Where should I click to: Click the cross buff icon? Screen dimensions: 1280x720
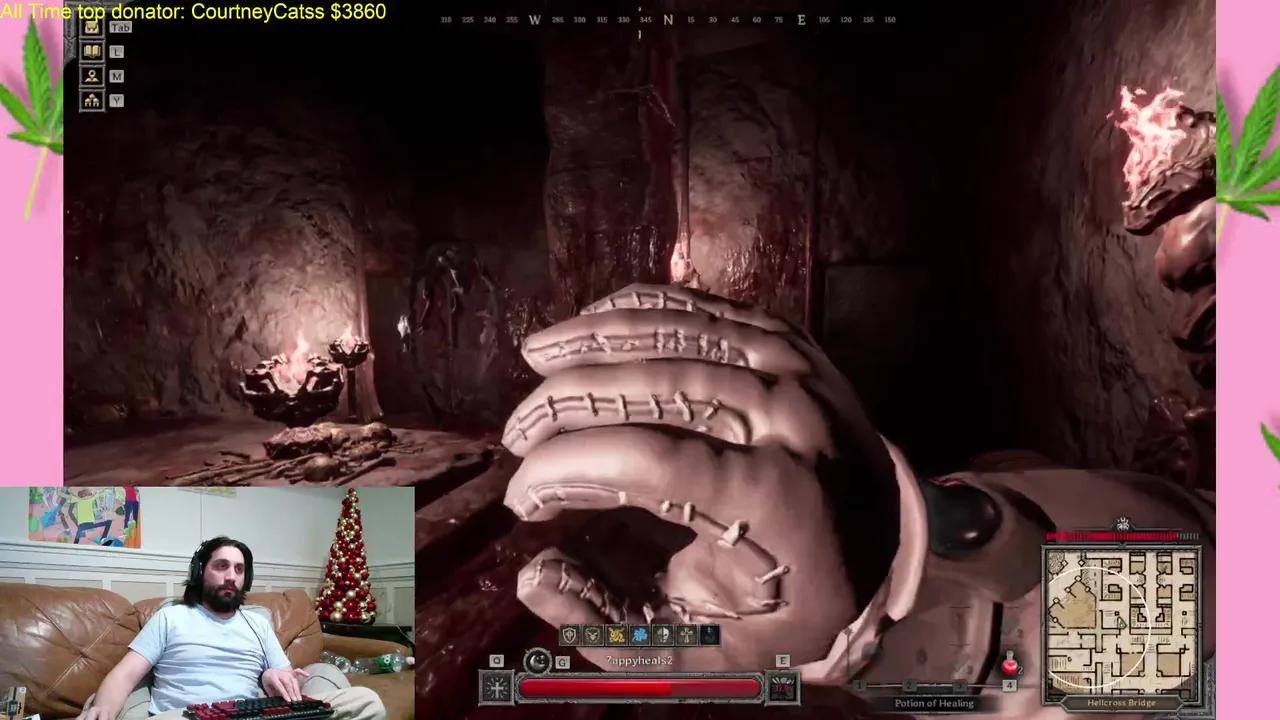(x=686, y=635)
